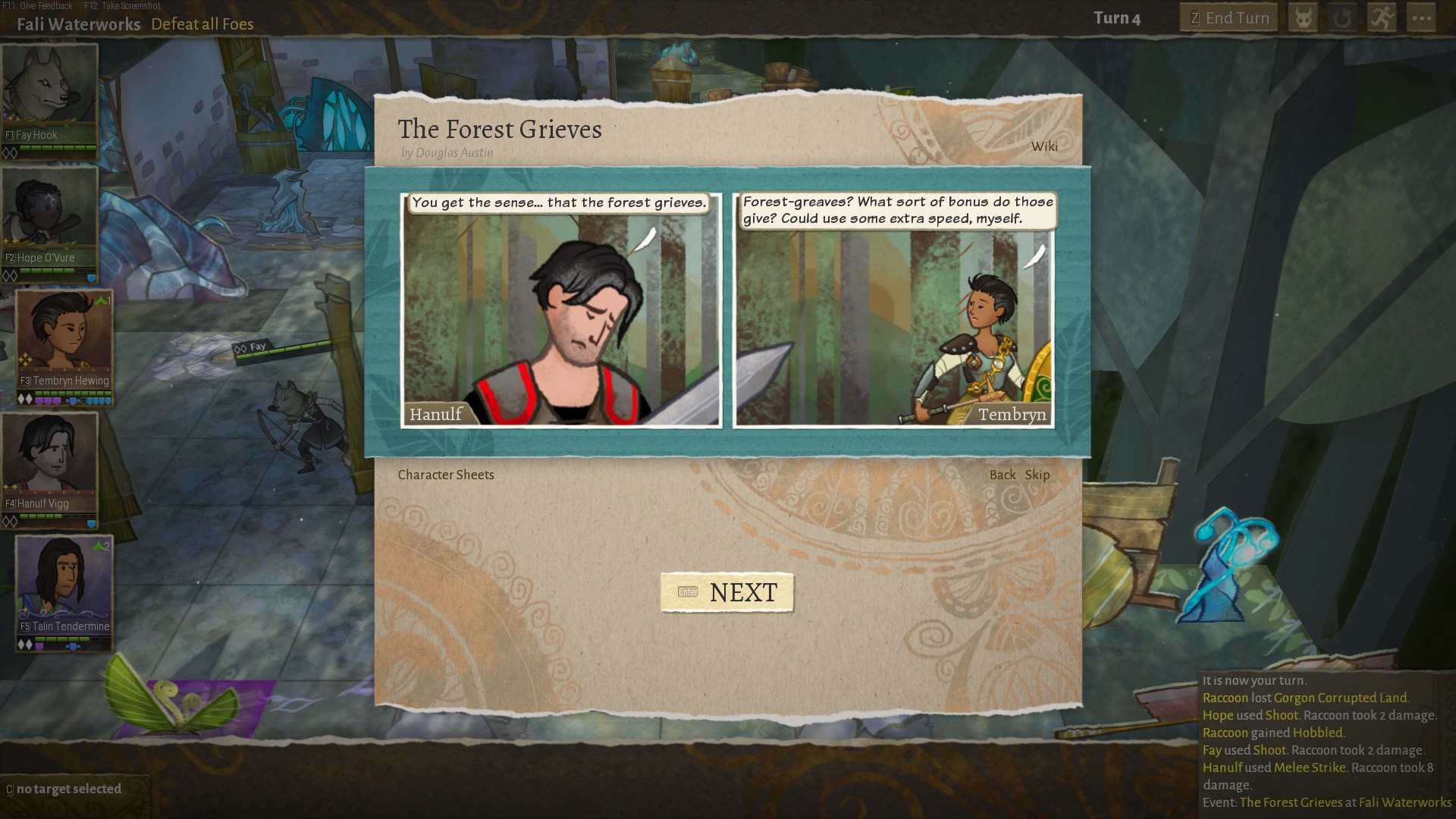Screen dimensions: 1456x819
Task: Open the Hobbled status log link
Action: pyautogui.click(x=1317, y=733)
